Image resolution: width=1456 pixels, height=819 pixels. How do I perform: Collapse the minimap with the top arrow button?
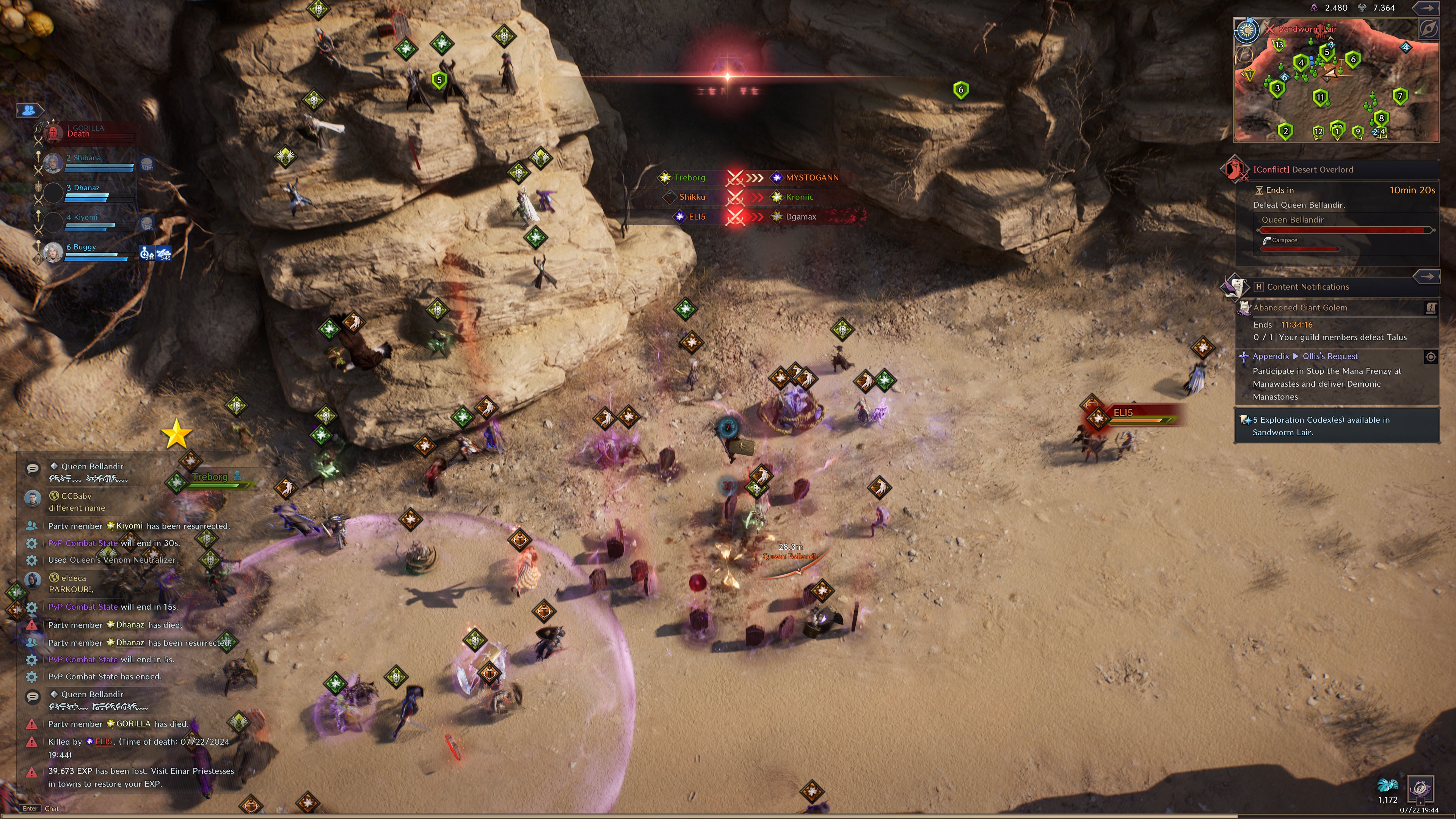coord(1427,8)
